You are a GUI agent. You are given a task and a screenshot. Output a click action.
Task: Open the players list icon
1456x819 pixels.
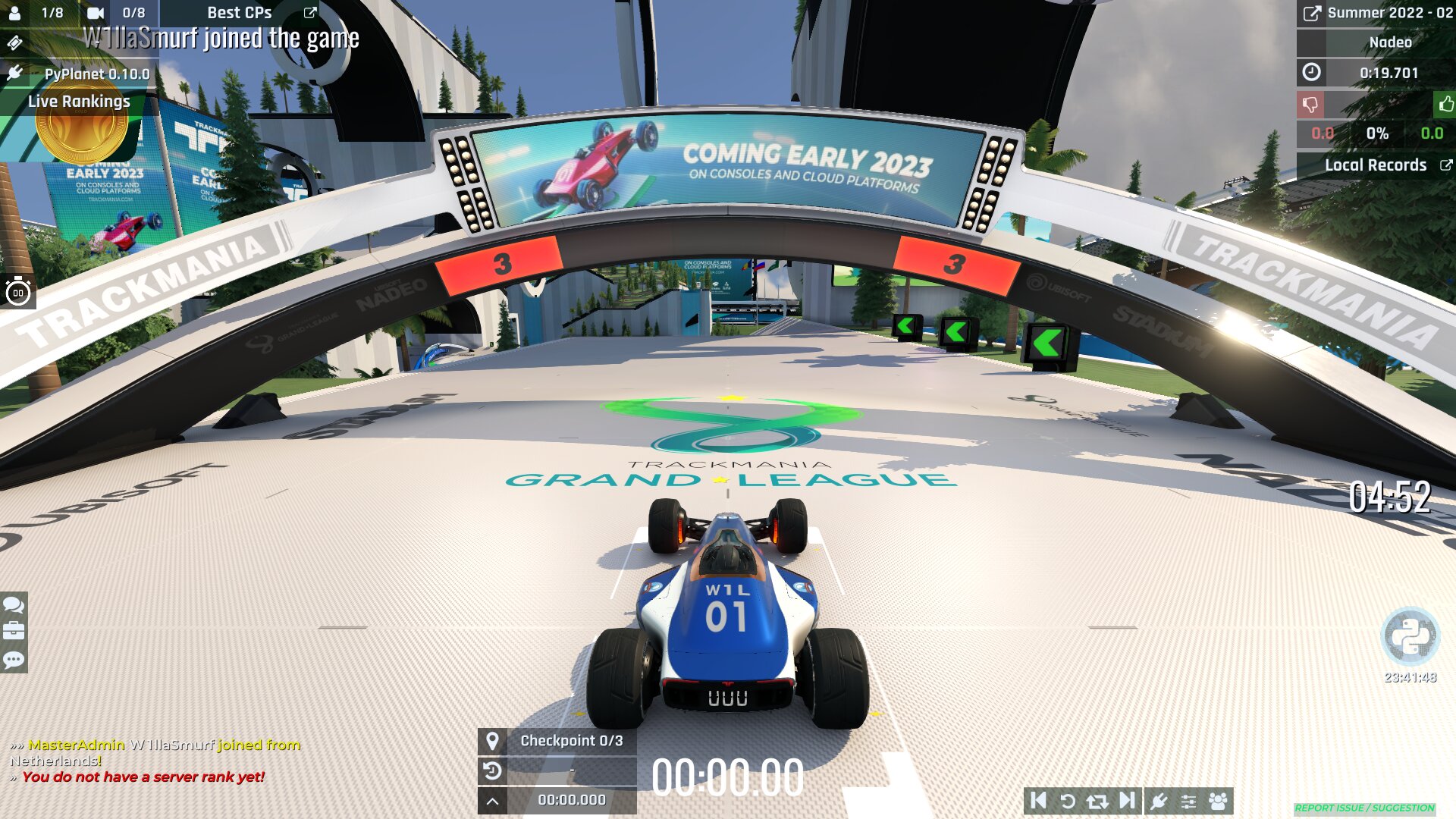(1217, 800)
